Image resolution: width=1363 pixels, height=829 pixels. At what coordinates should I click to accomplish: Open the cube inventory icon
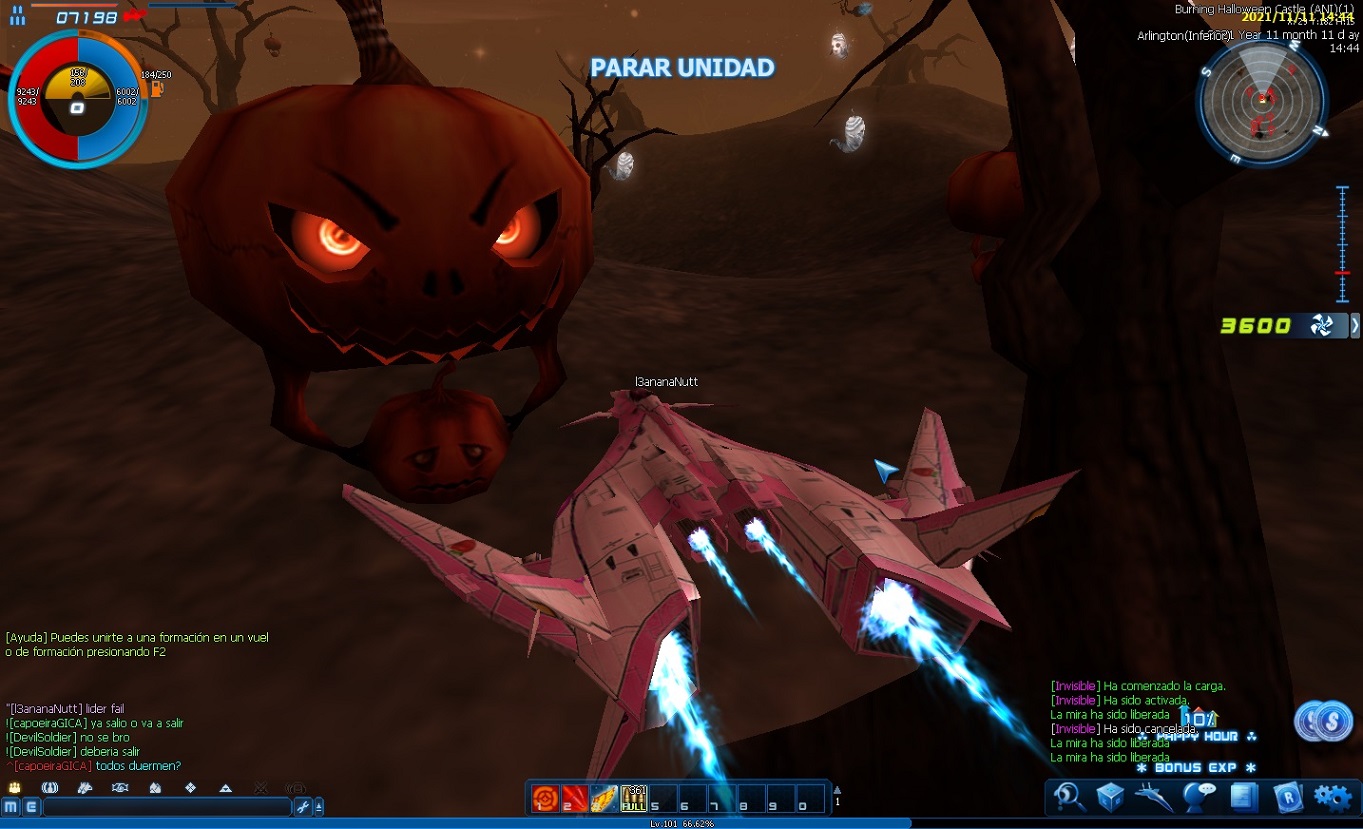(x=1111, y=797)
